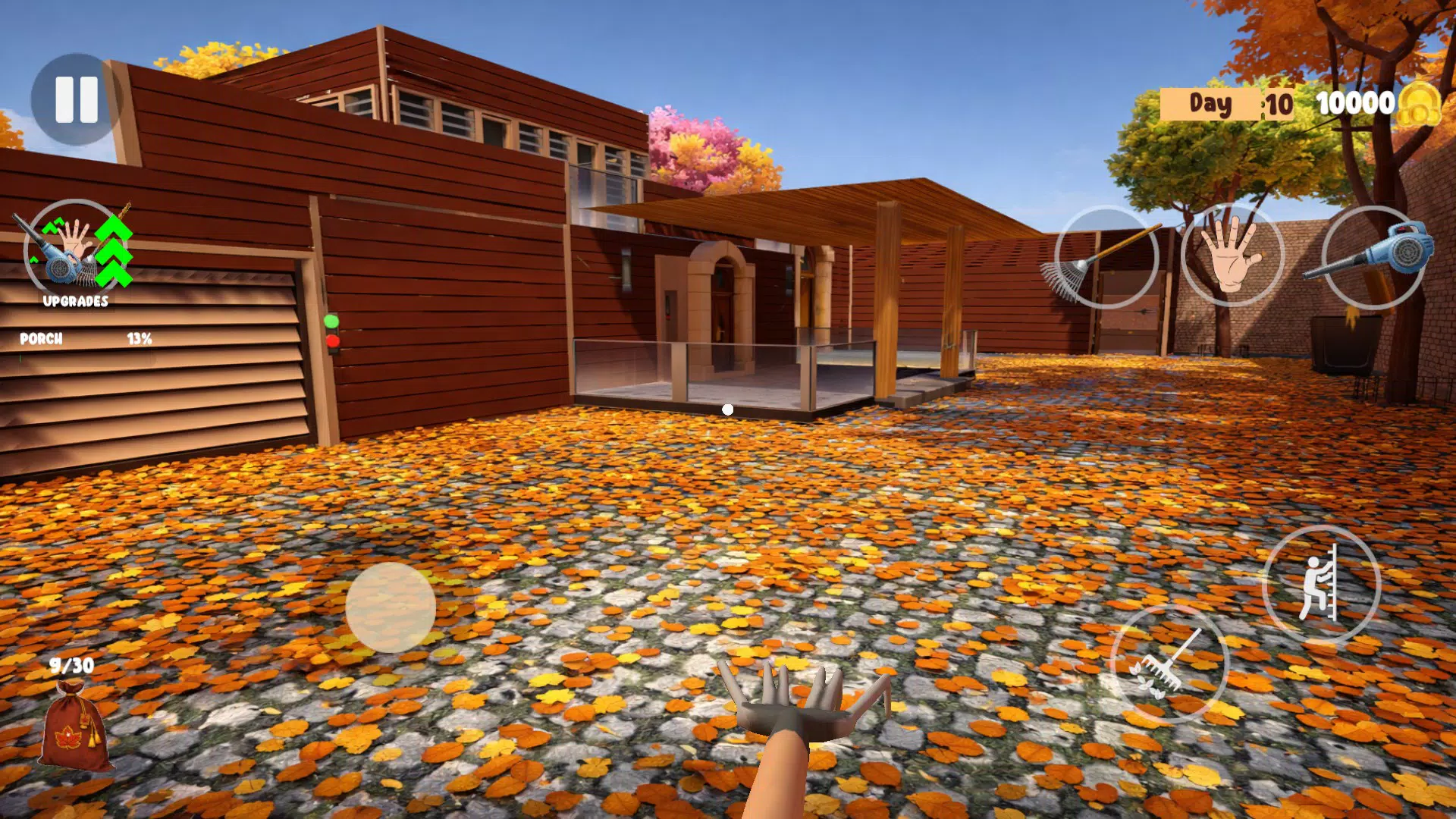Click the green light on the garage wall

tap(331, 322)
